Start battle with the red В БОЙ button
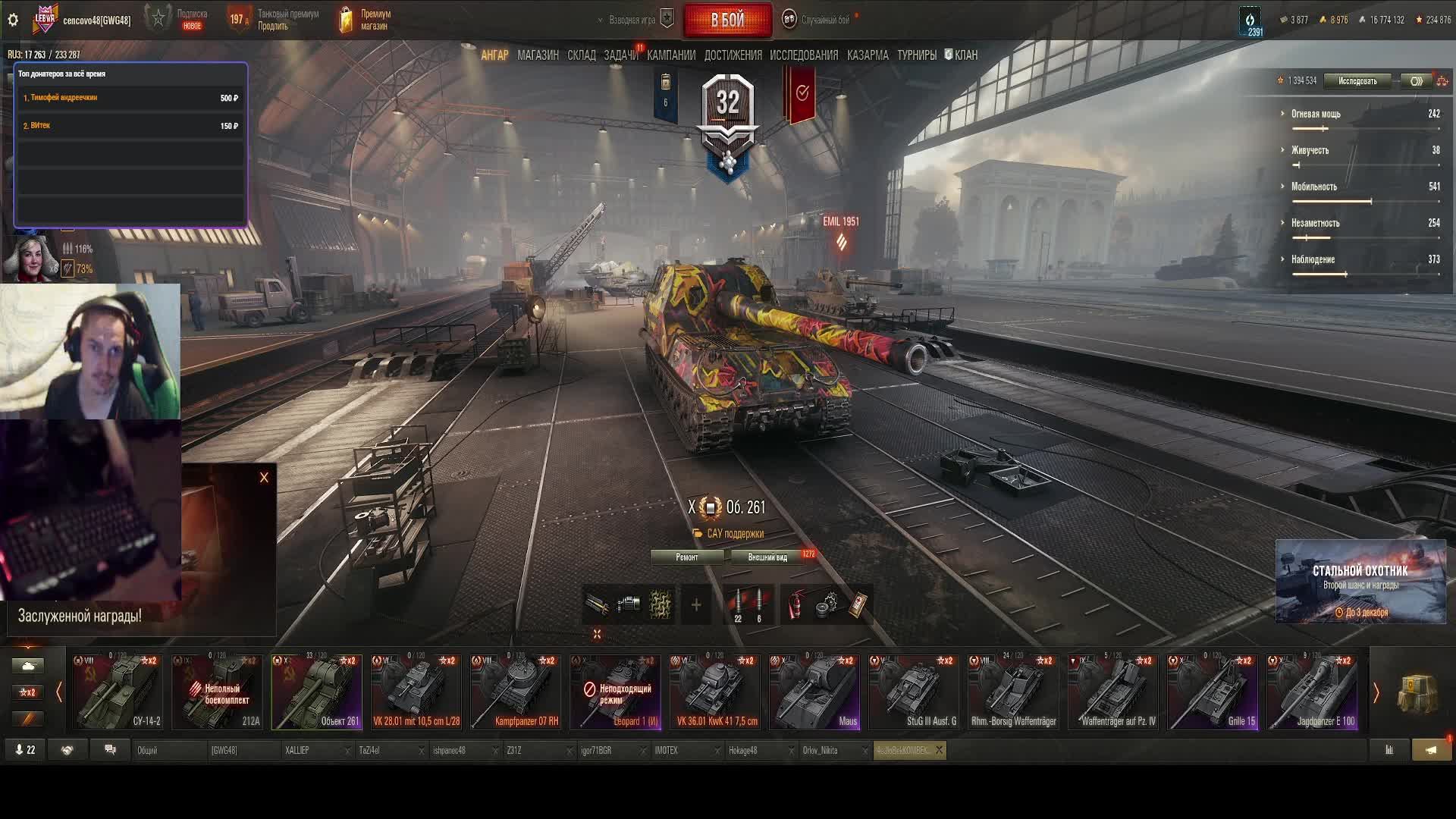The height and width of the screenshot is (819, 1456). (727, 20)
